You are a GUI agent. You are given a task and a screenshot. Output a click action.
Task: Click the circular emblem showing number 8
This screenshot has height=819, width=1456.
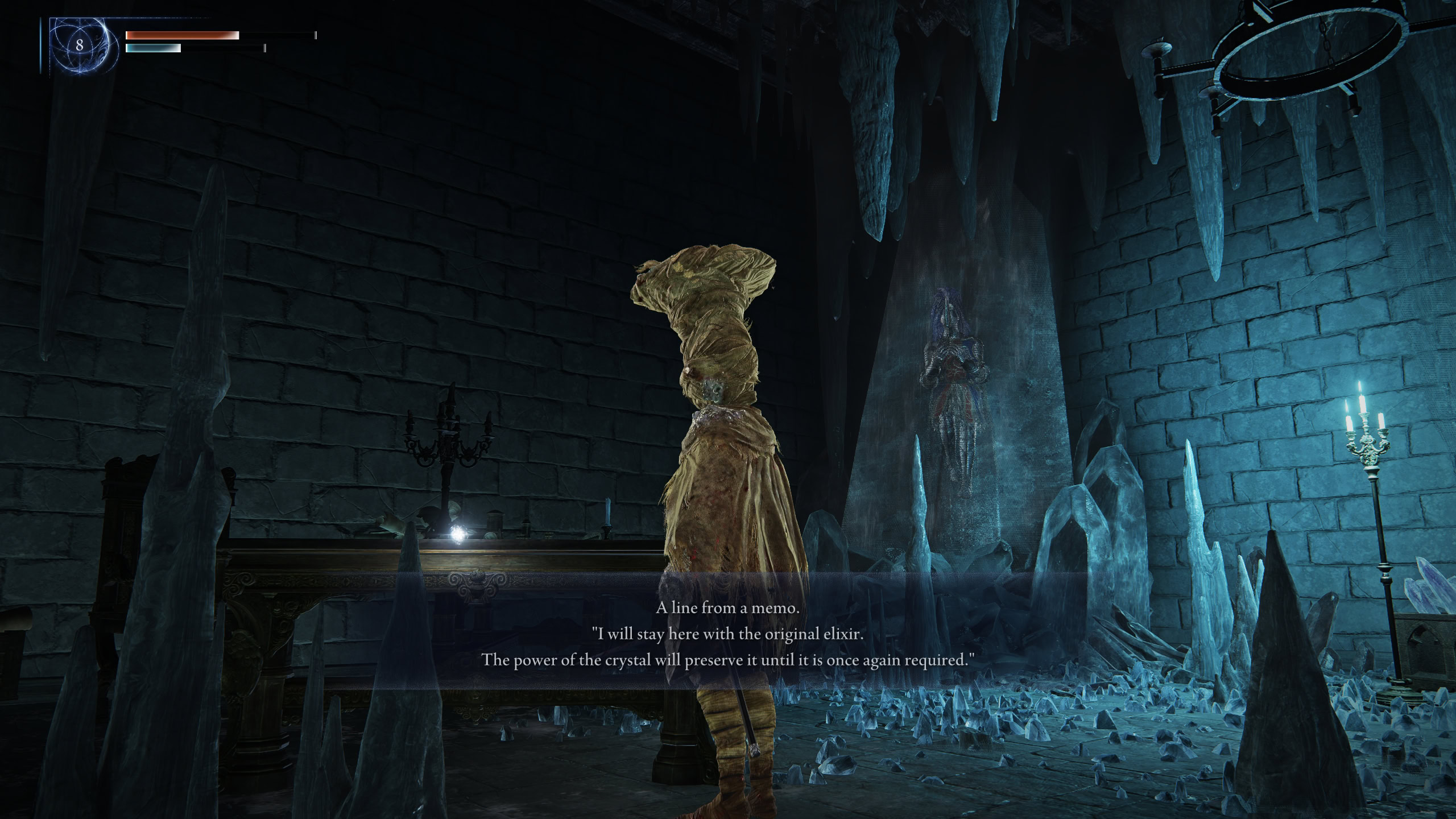pos(80,45)
